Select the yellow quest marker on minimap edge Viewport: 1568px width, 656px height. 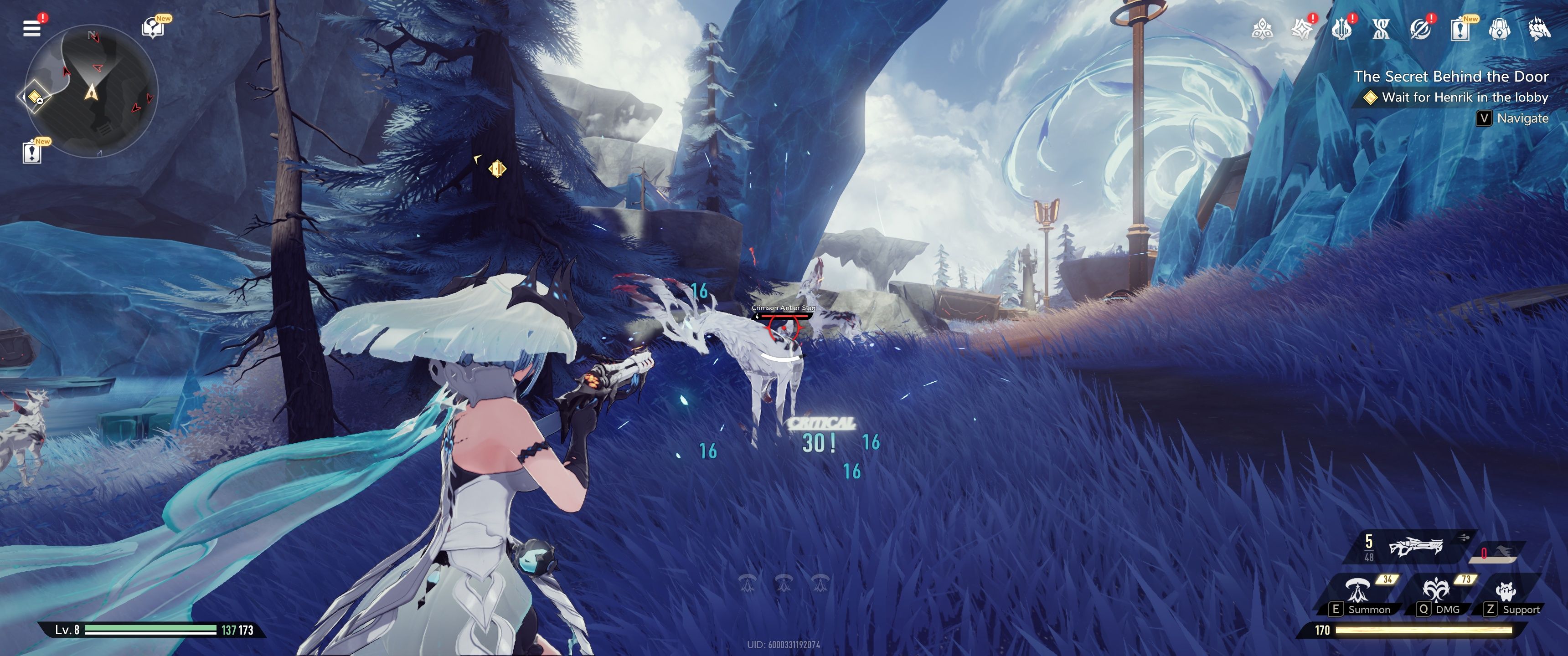(35, 97)
